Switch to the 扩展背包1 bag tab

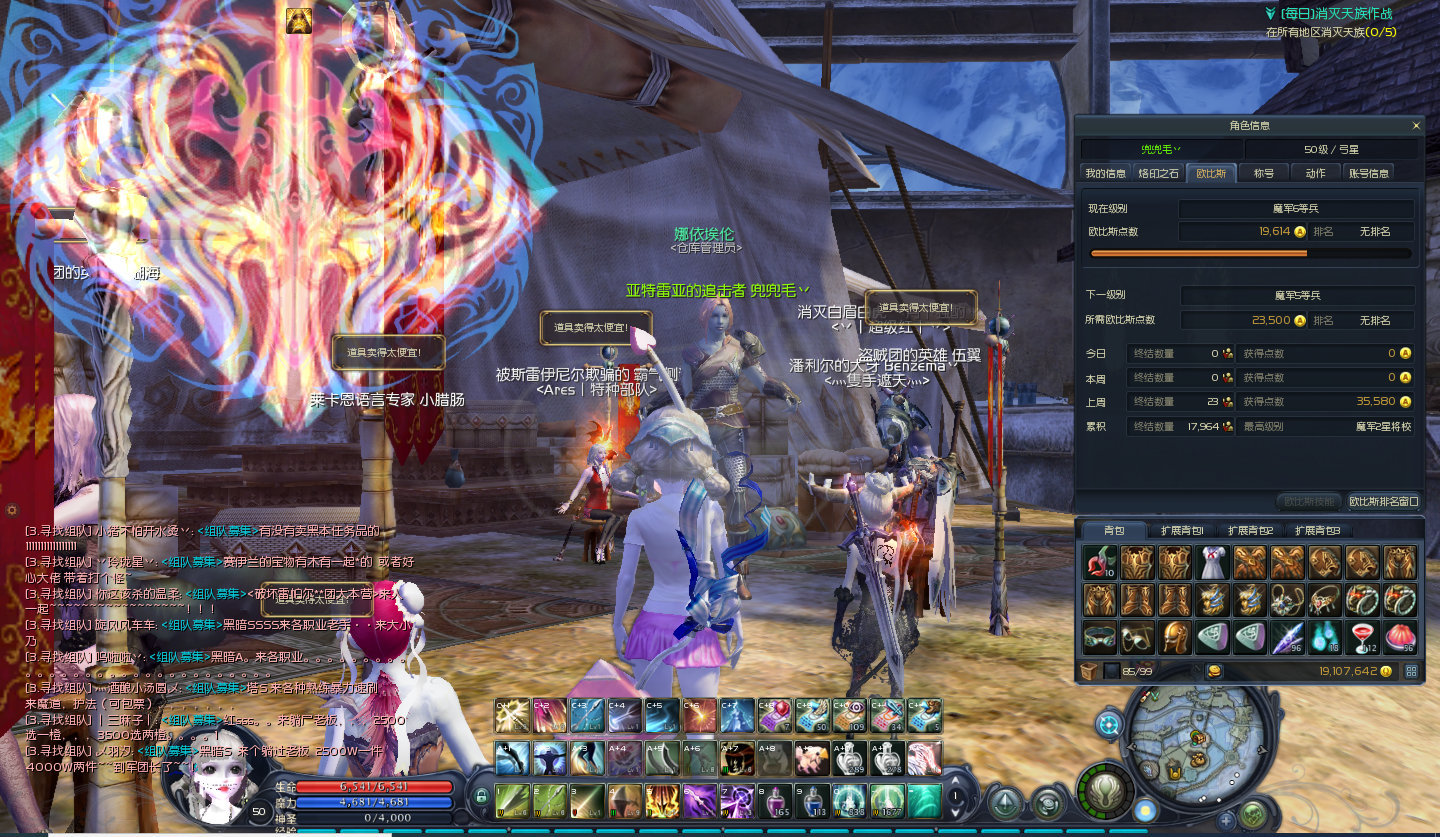coord(1182,530)
